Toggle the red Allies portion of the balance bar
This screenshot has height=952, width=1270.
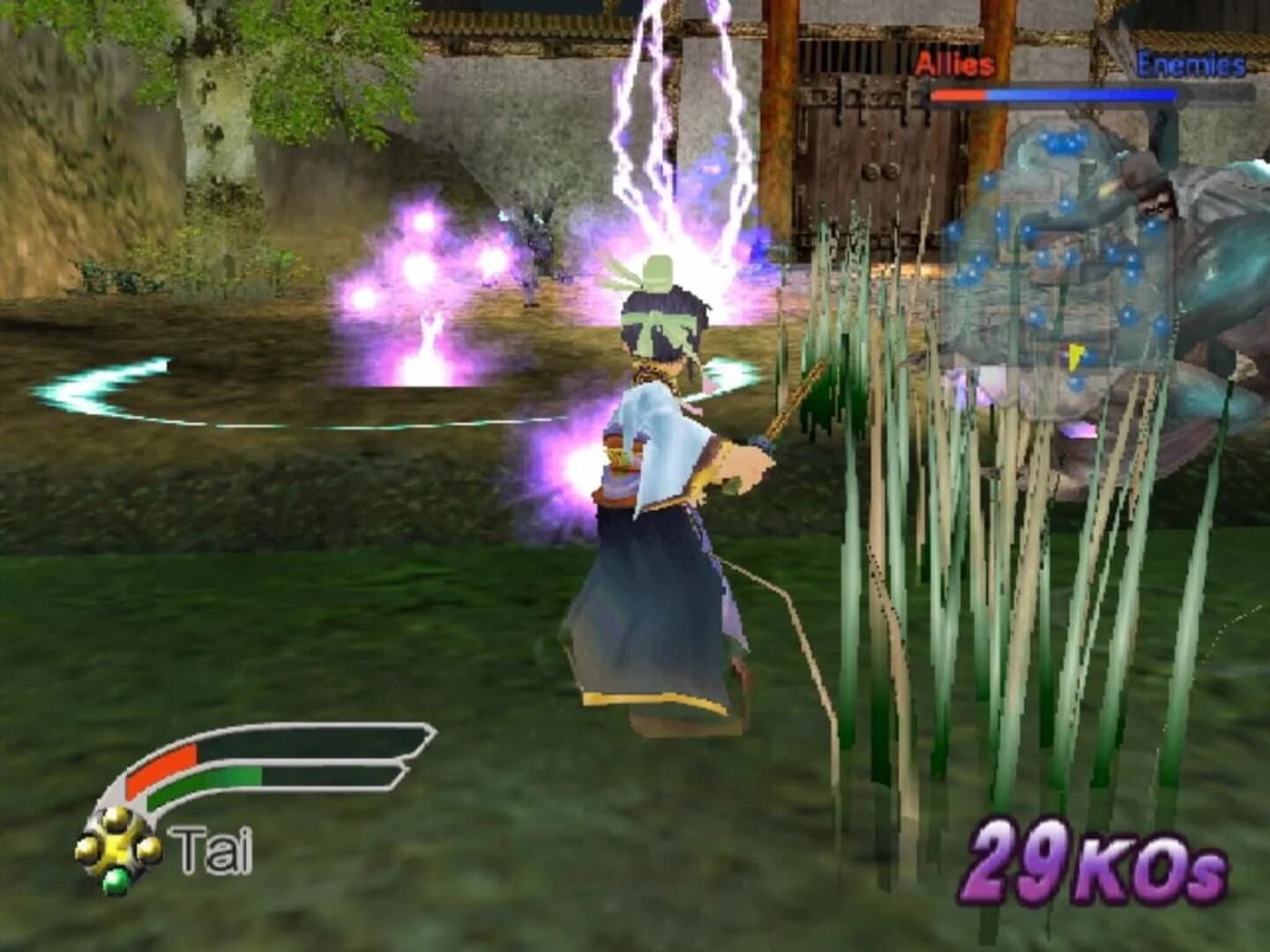tap(961, 95)
